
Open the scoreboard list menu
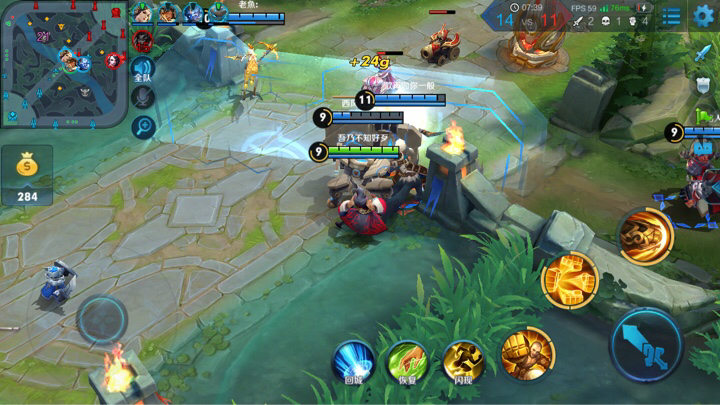(671, 16)
